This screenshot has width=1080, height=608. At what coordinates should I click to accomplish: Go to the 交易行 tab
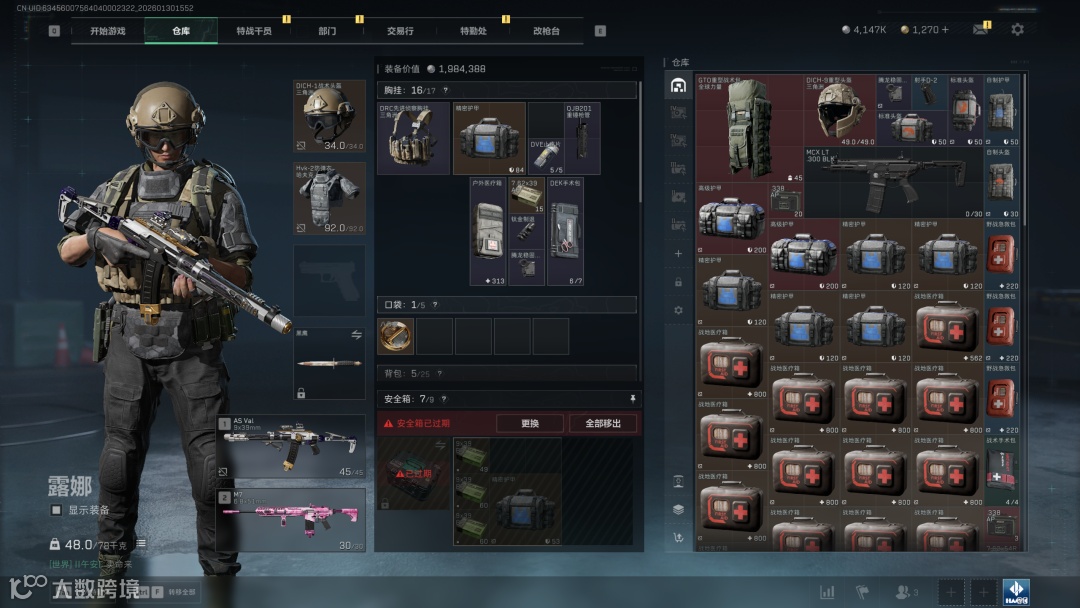pos(401,31)
